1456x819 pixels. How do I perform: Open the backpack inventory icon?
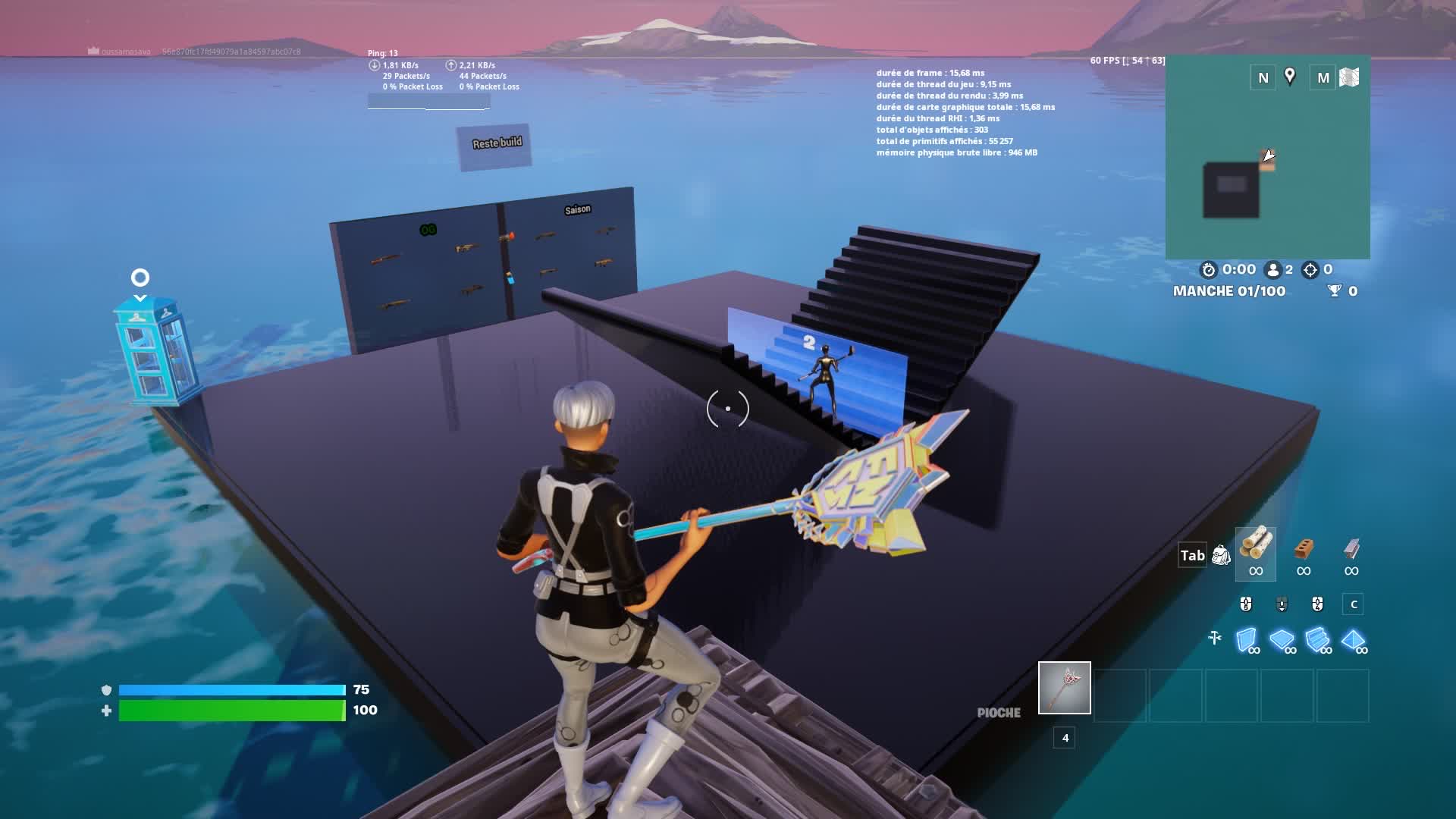tap(1220, 555)
